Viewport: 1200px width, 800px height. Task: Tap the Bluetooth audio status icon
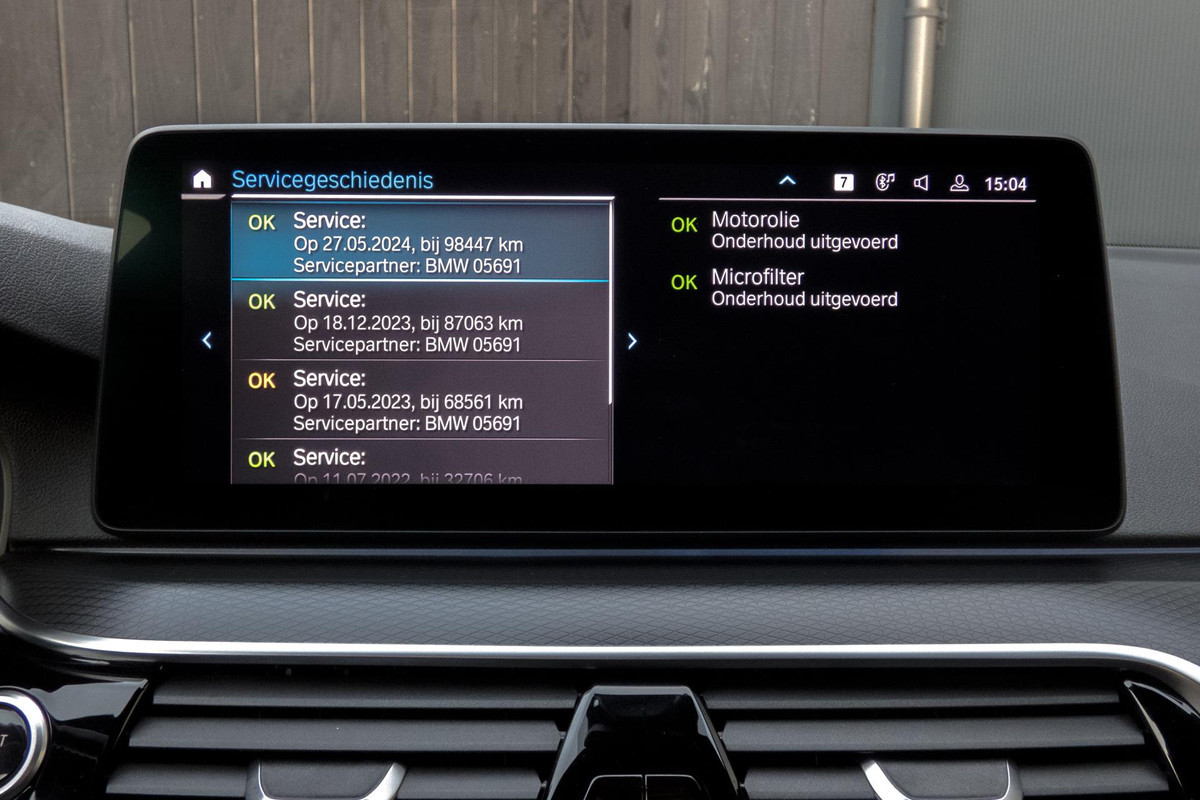pos(884,182)
